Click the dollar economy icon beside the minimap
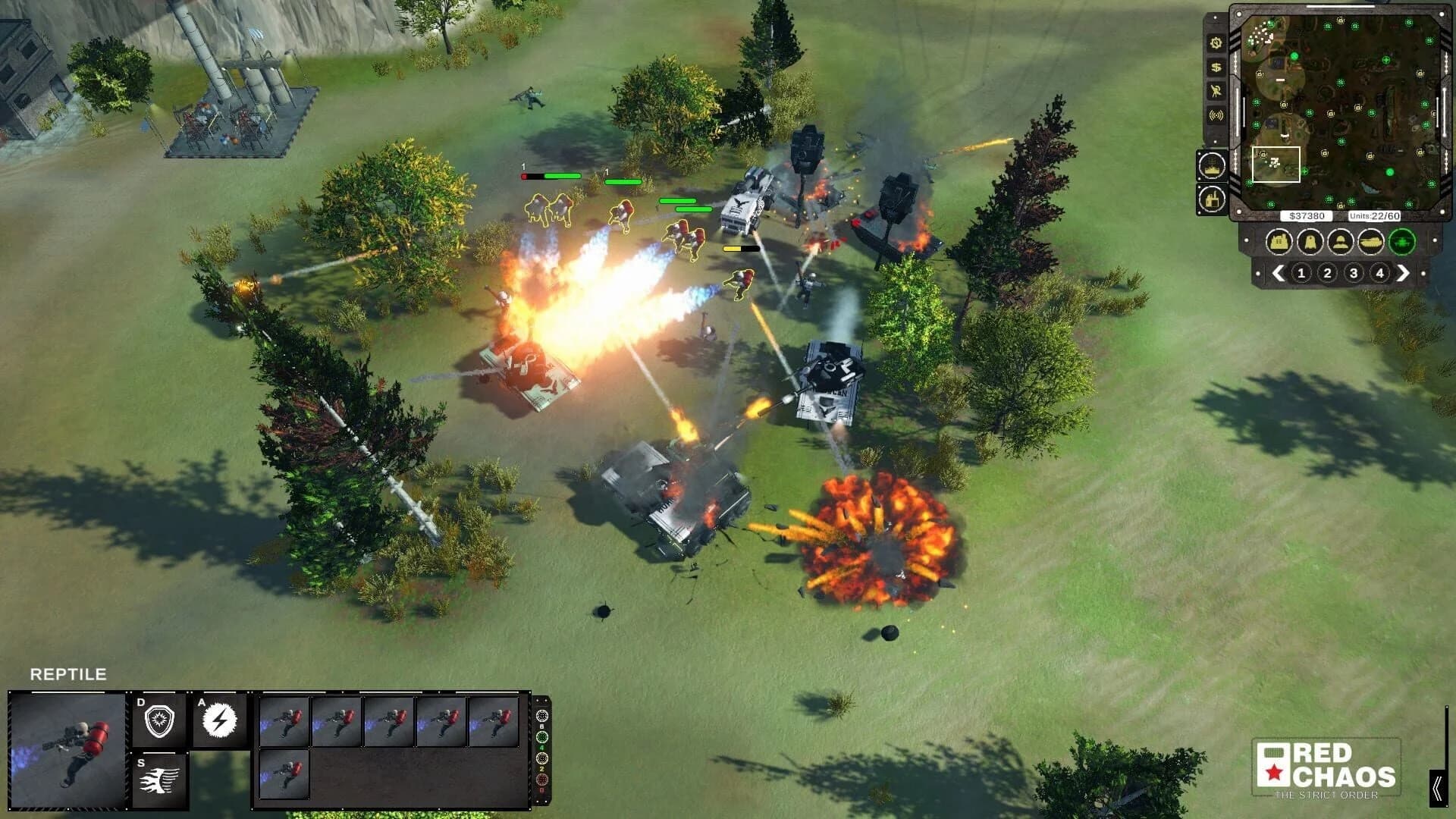The image size is (1456, 819). pyautogui.click(x=1215, y=68)
